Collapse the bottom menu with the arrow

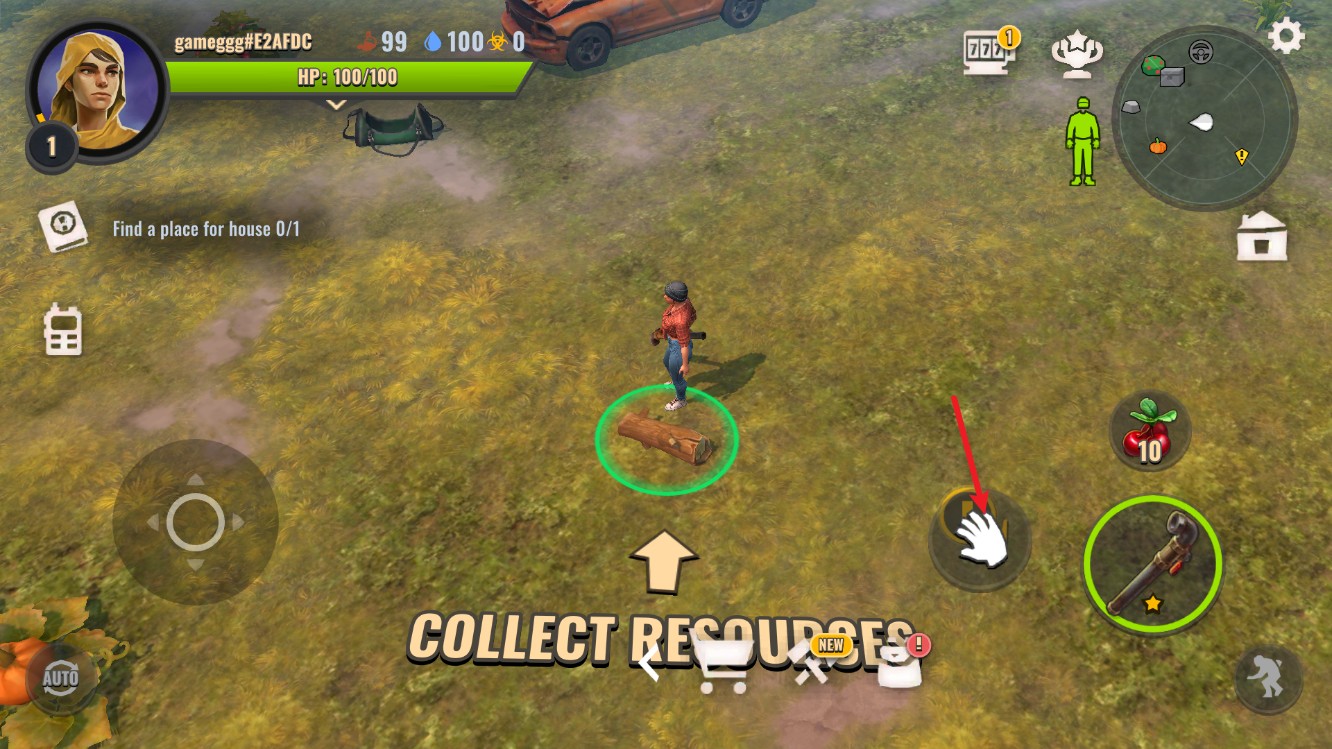(x=650, y=662)
